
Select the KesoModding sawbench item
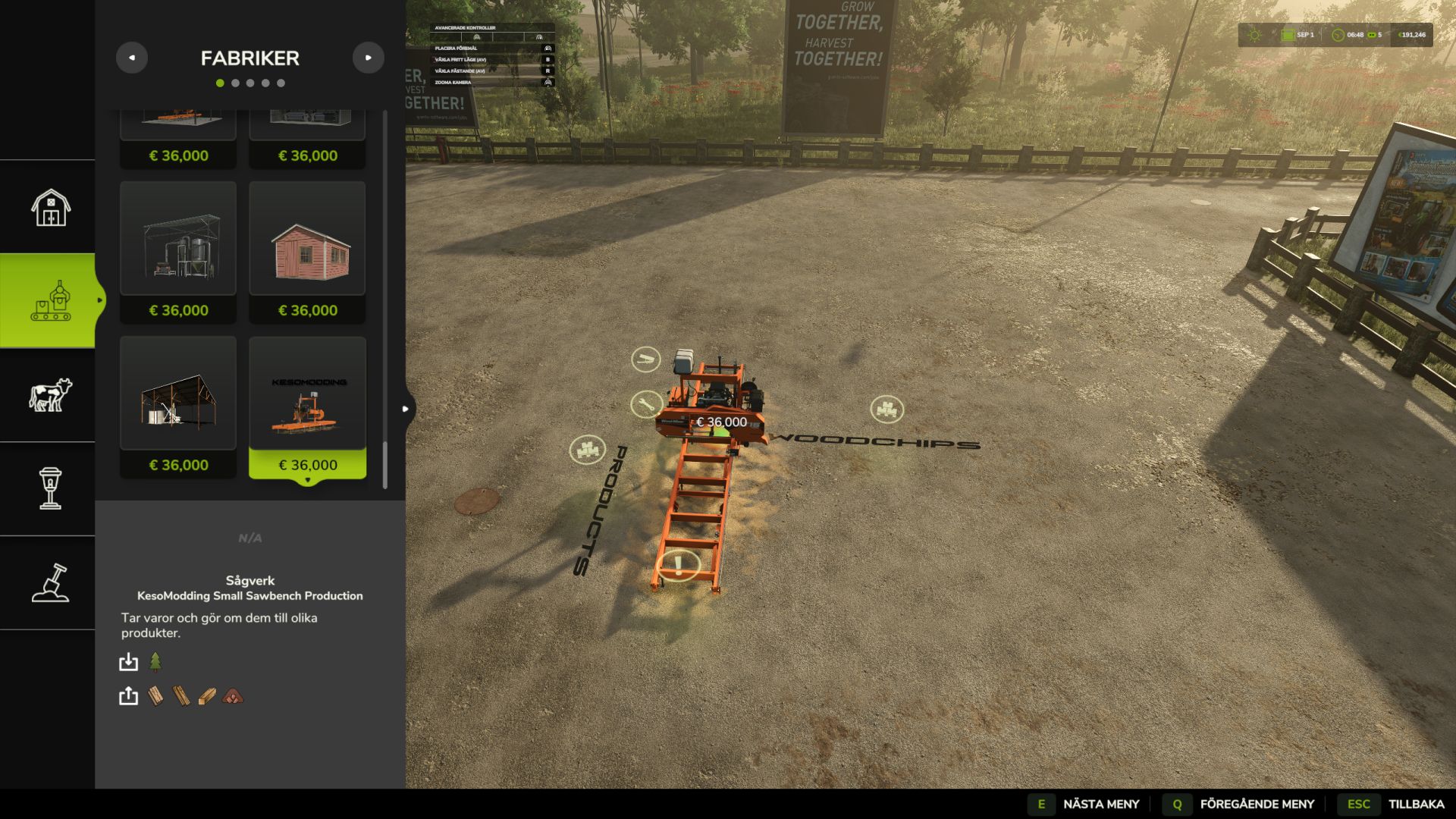tap(307, 407)
